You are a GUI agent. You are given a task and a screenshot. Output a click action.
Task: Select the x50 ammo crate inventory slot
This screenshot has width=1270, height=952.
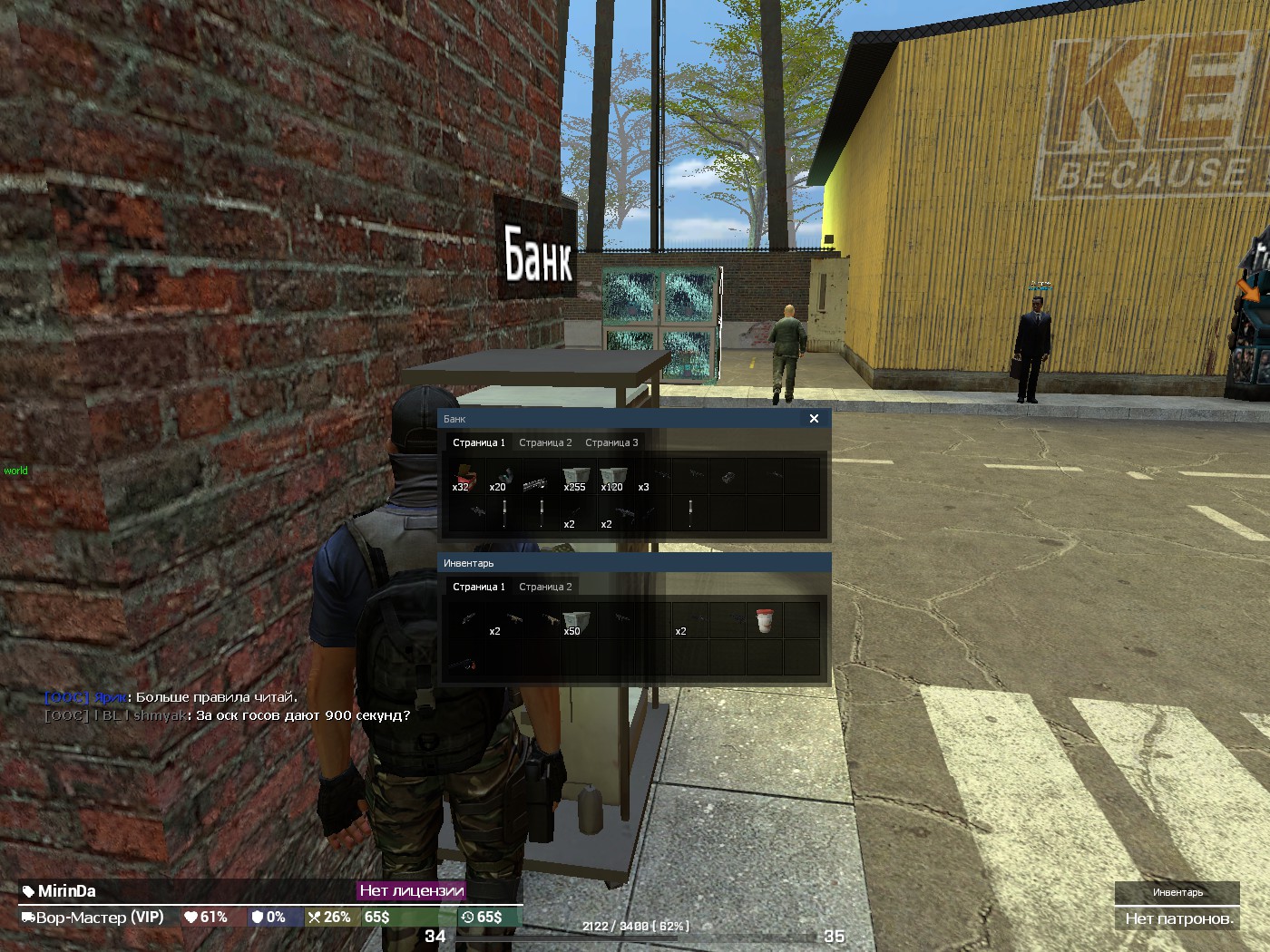(x=576, y=621)
